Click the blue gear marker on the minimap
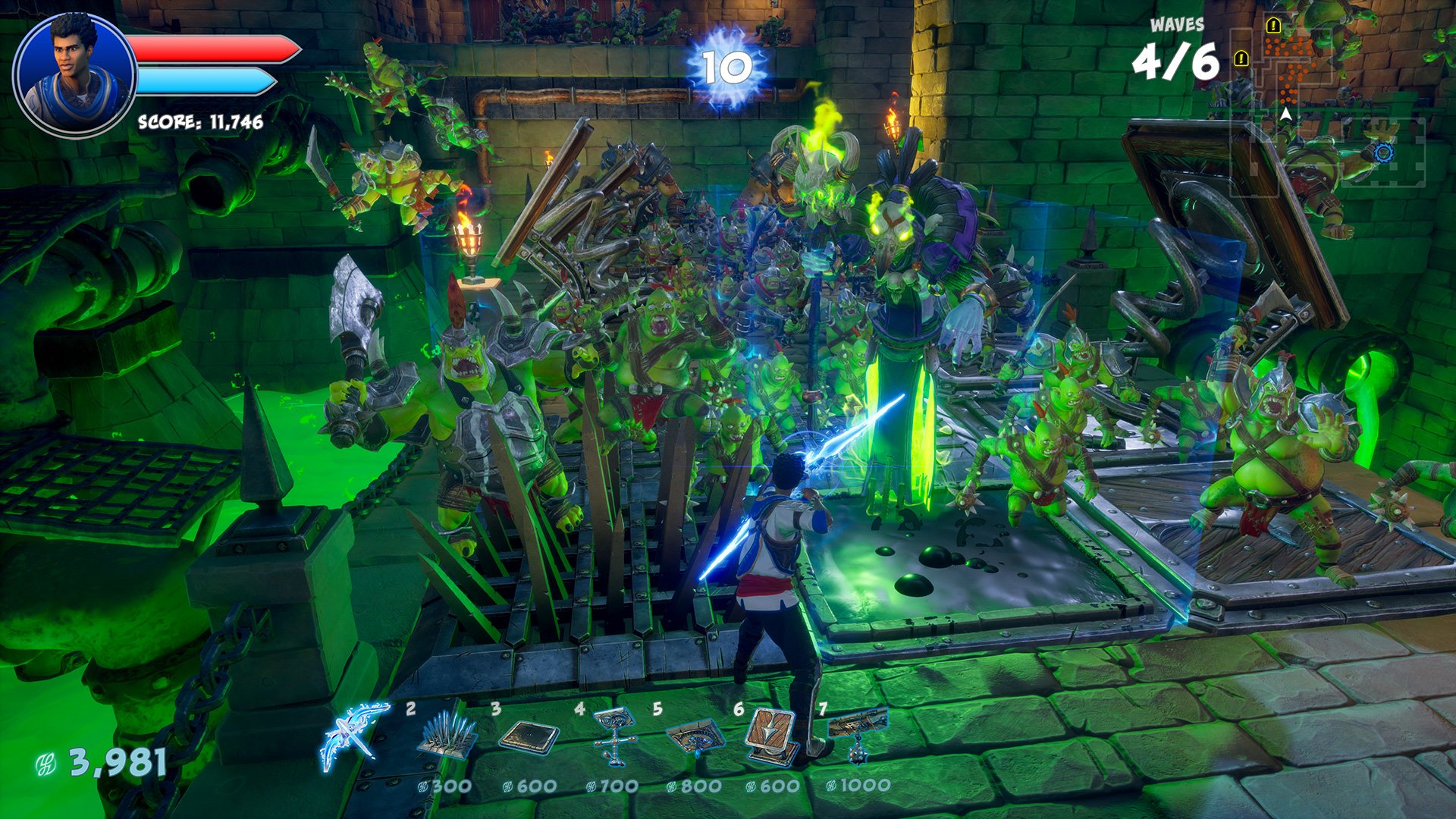The height and width of the screenshot is (819, 1456). tap(1384, 154)
